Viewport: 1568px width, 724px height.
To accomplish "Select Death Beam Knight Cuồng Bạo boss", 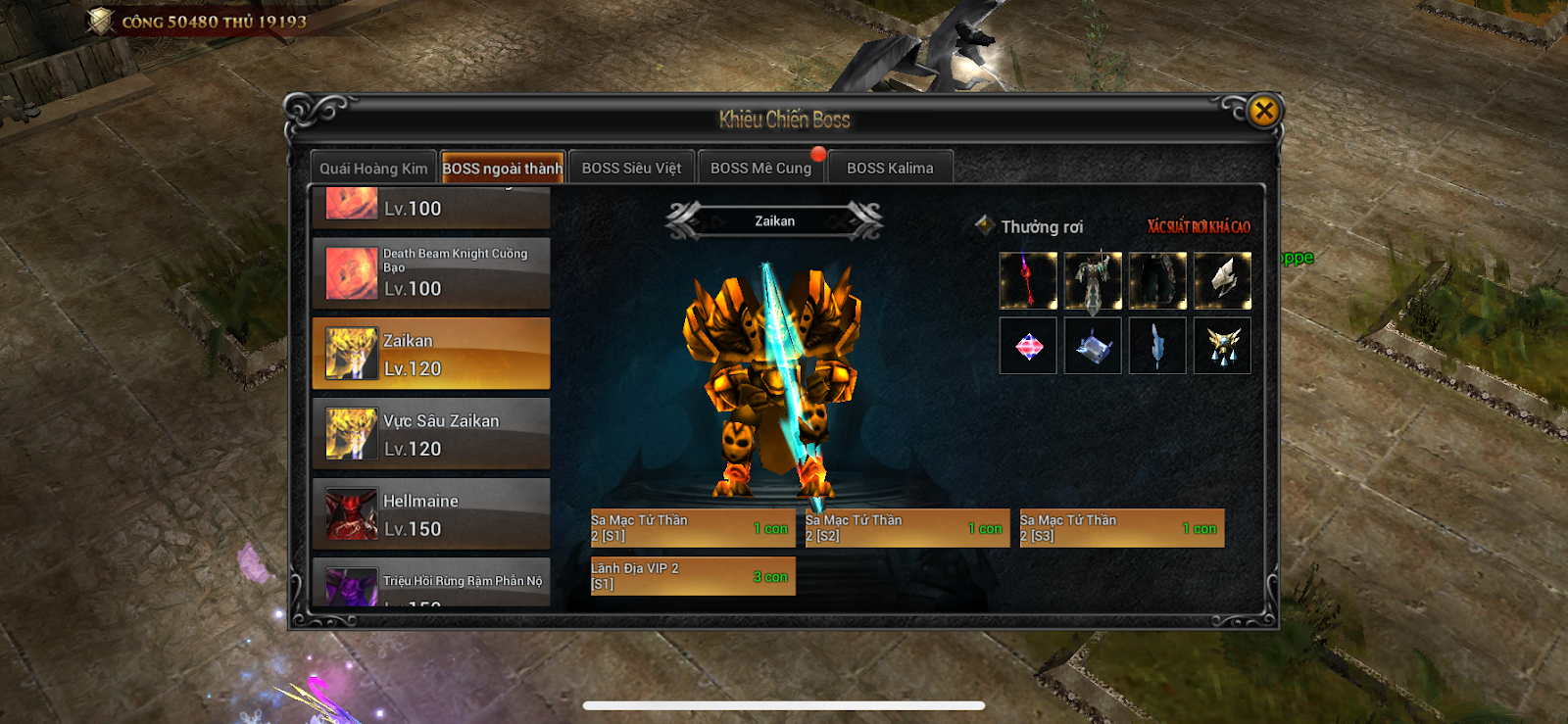I will [x=431, y=272].
